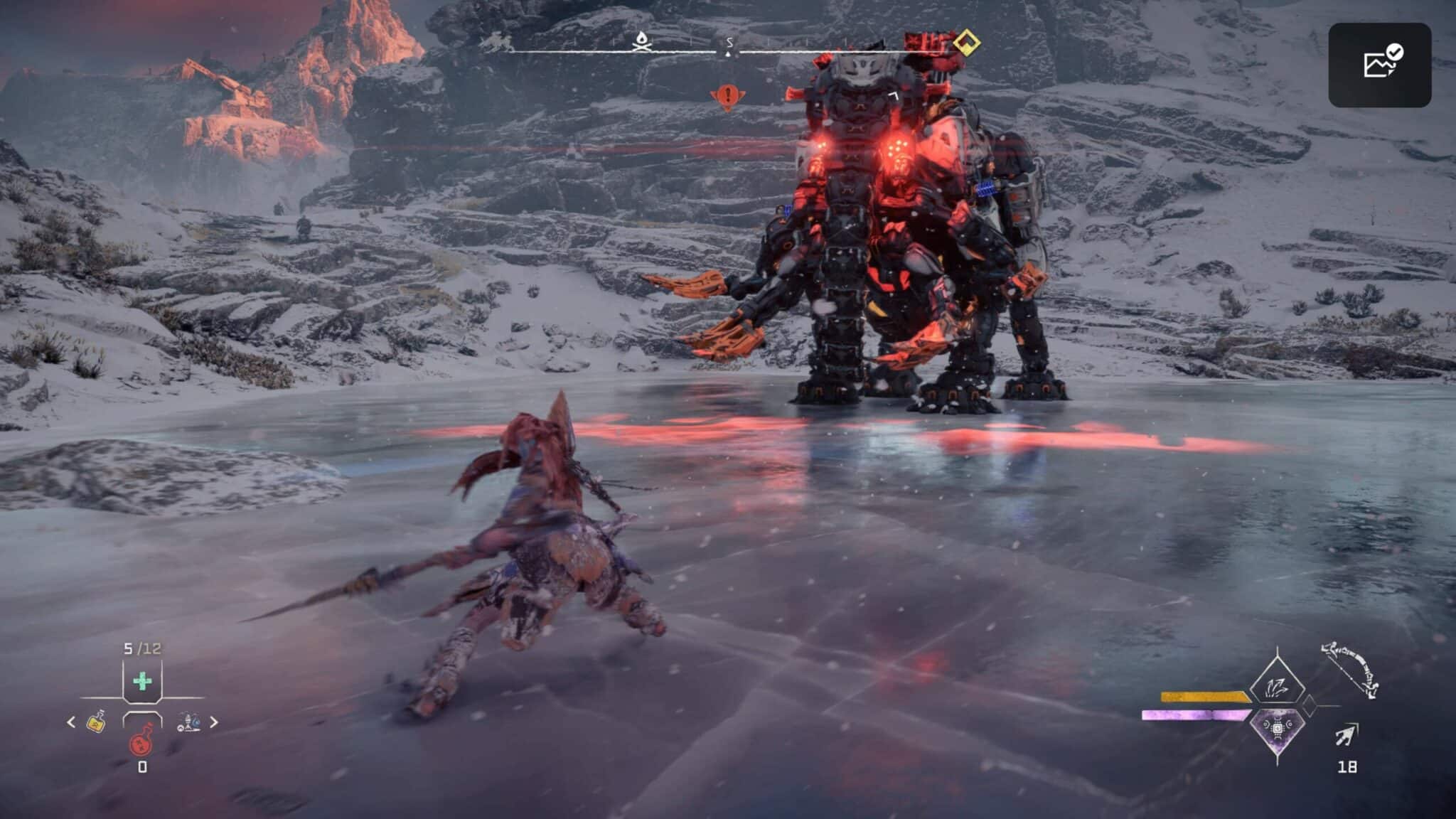The width and height of the screenshot is (1456, 819).
Task: Select the S south marker on compass
Action: [x=730, y=41]
